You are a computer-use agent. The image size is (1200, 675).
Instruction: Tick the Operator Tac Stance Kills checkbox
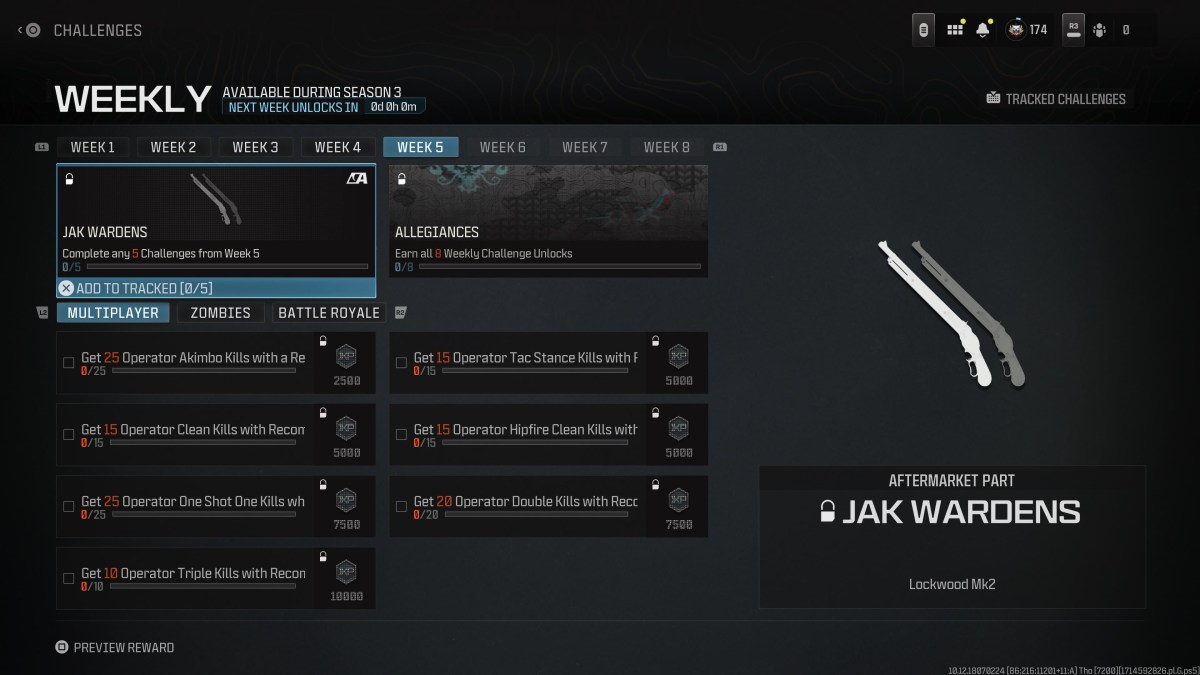click(x=401, y=363)
